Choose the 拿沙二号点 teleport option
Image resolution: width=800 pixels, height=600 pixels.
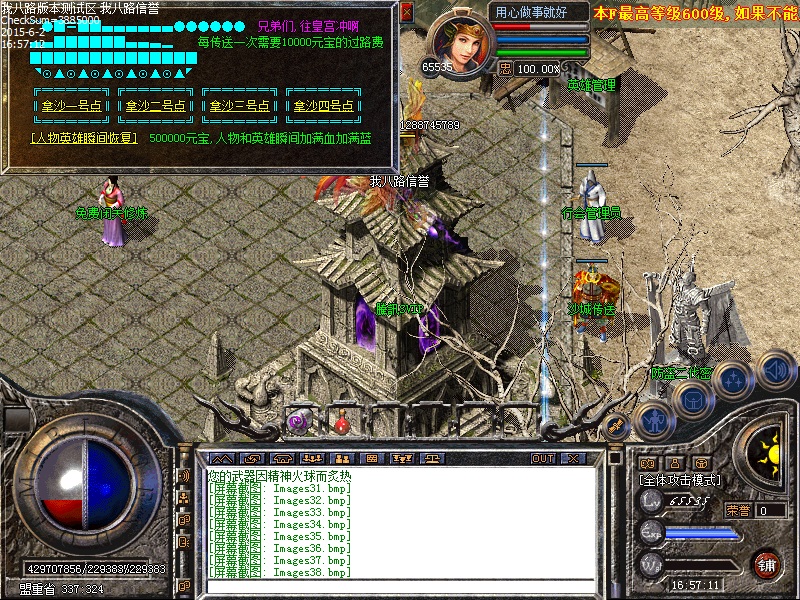click(156, 106)
